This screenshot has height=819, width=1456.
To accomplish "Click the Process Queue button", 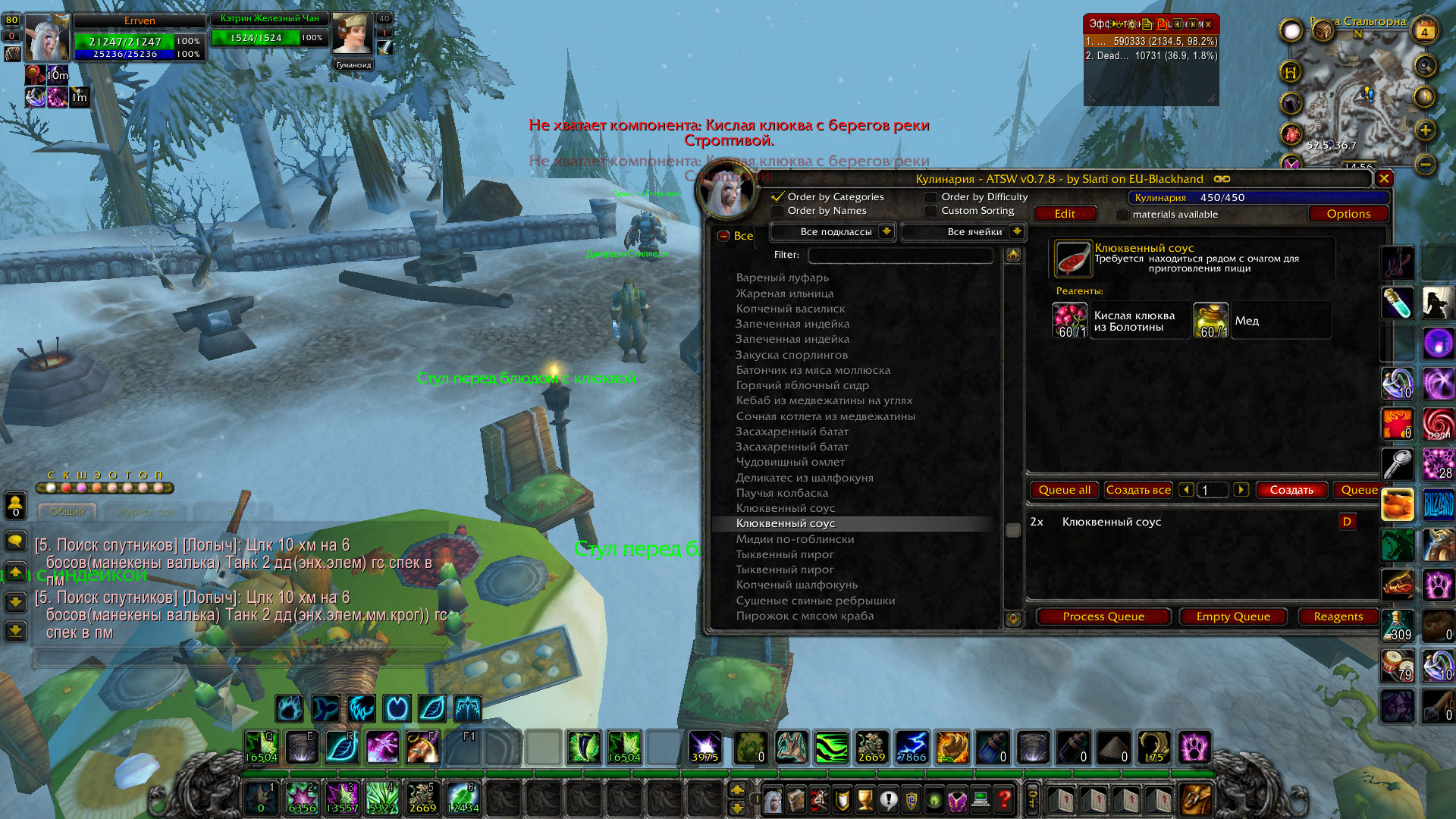I will (x=1103, y=617).
